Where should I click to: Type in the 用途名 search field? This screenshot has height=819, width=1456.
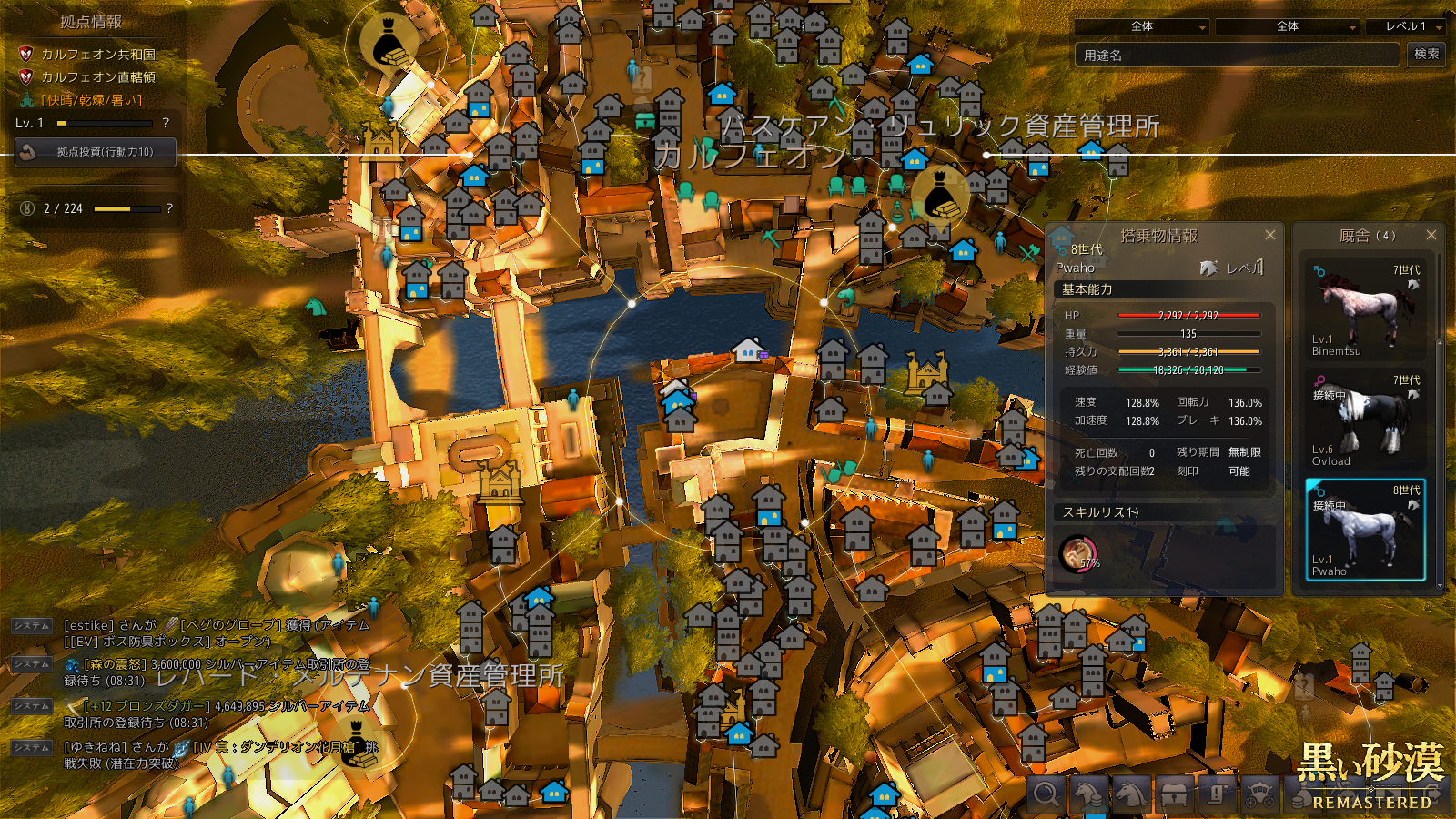pyautogui.click(x=1236, y=56)
